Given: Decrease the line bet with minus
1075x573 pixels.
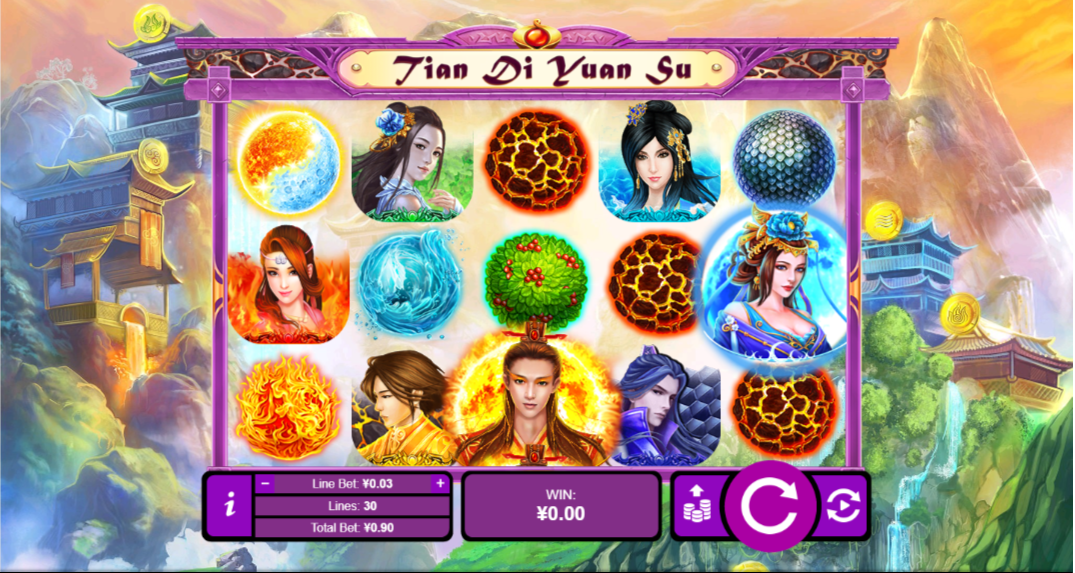Looking at the screenshot, I should (x=265, y=483).
